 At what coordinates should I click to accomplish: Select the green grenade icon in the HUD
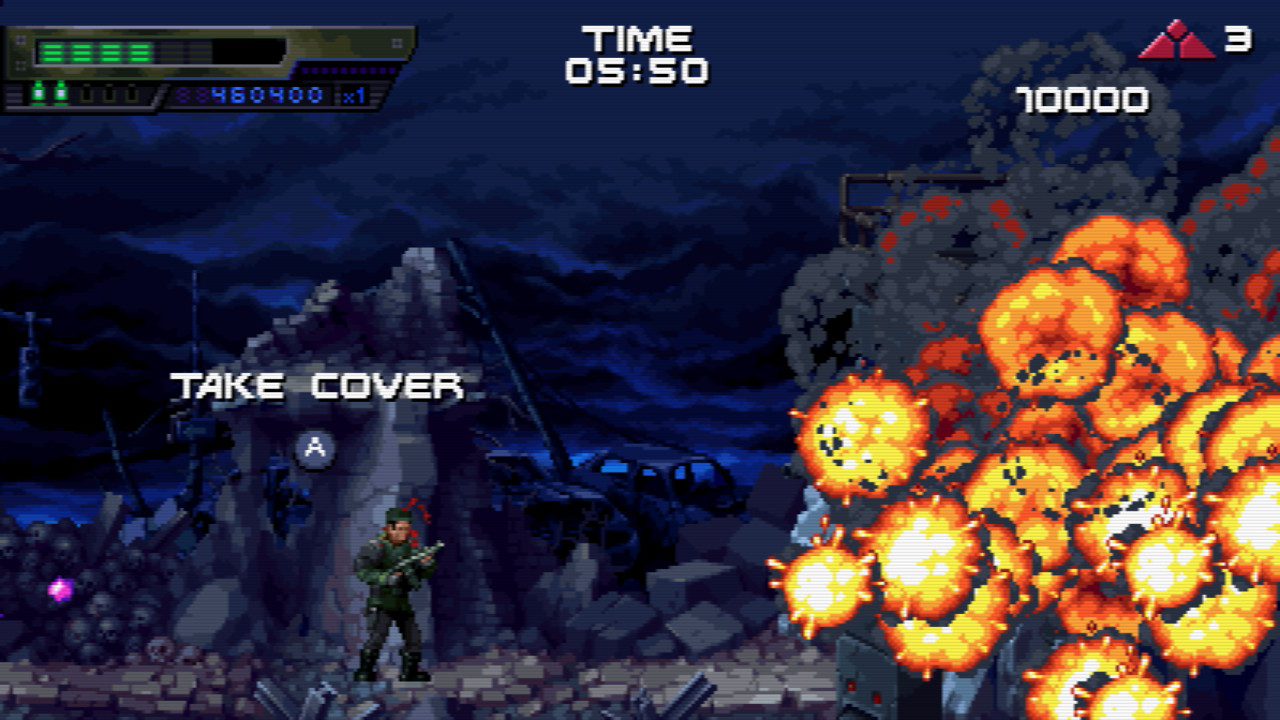click(40, 93)
